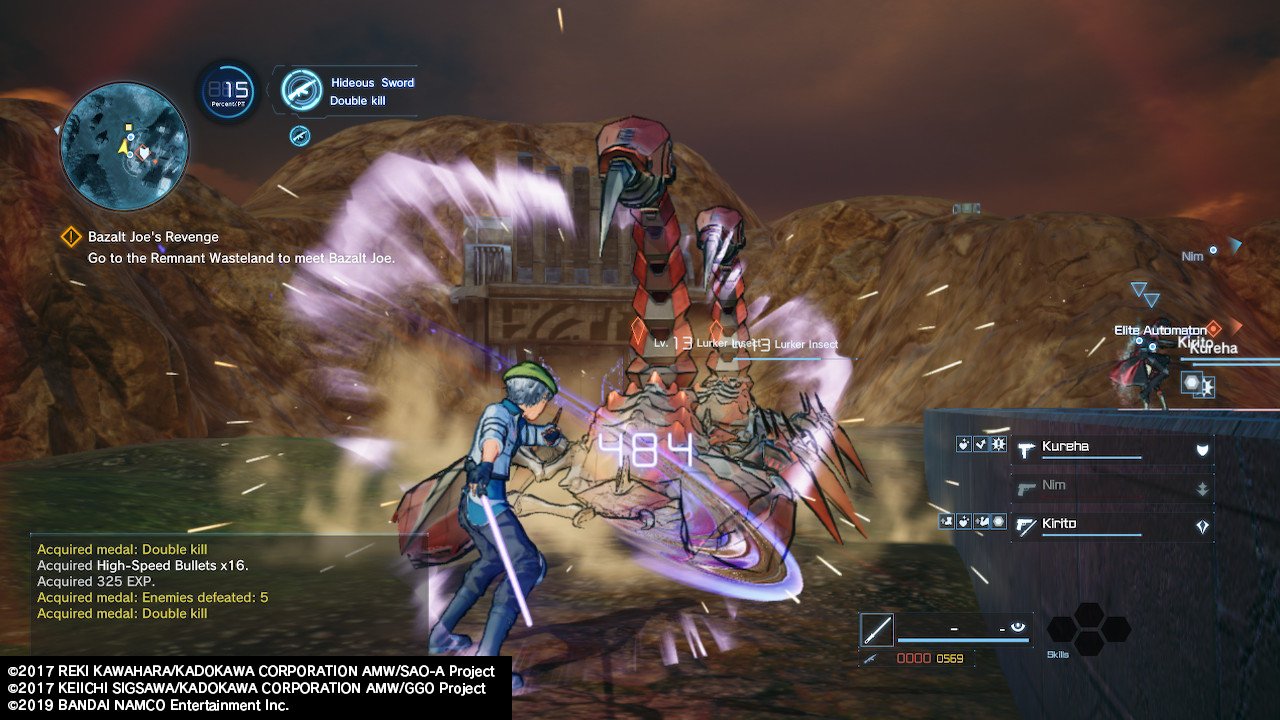Expand the Bazalt Joe's Revenge quest entry
Image resolution: width=1280 pixels, height=720 pixels.
point(152,237)
